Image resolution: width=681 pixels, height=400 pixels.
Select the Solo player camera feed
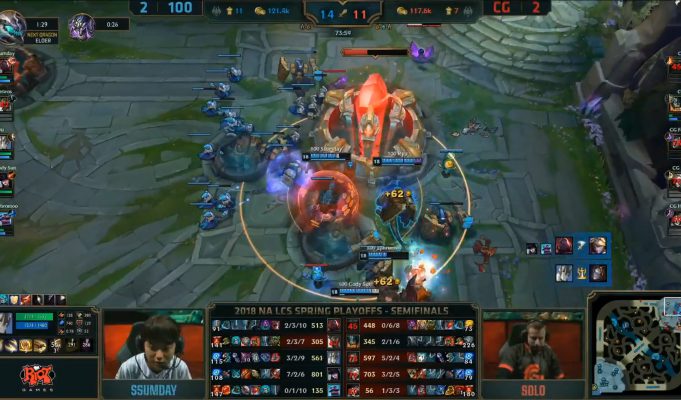(x=532, y=344)
